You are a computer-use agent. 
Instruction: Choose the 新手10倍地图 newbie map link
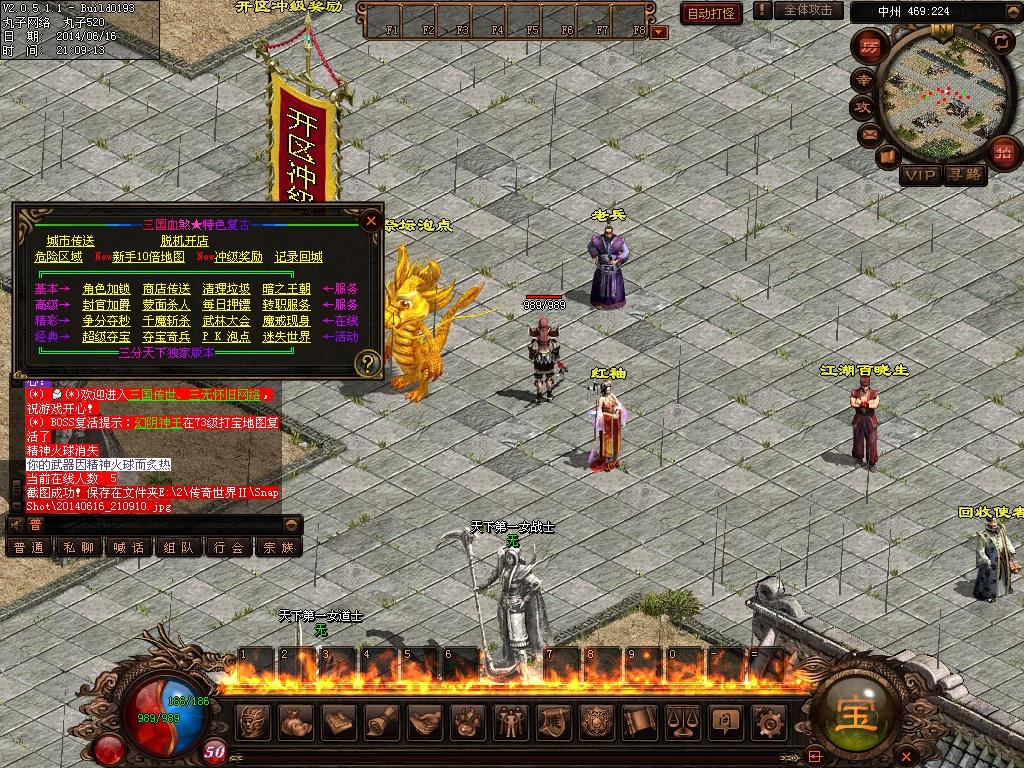148,257
